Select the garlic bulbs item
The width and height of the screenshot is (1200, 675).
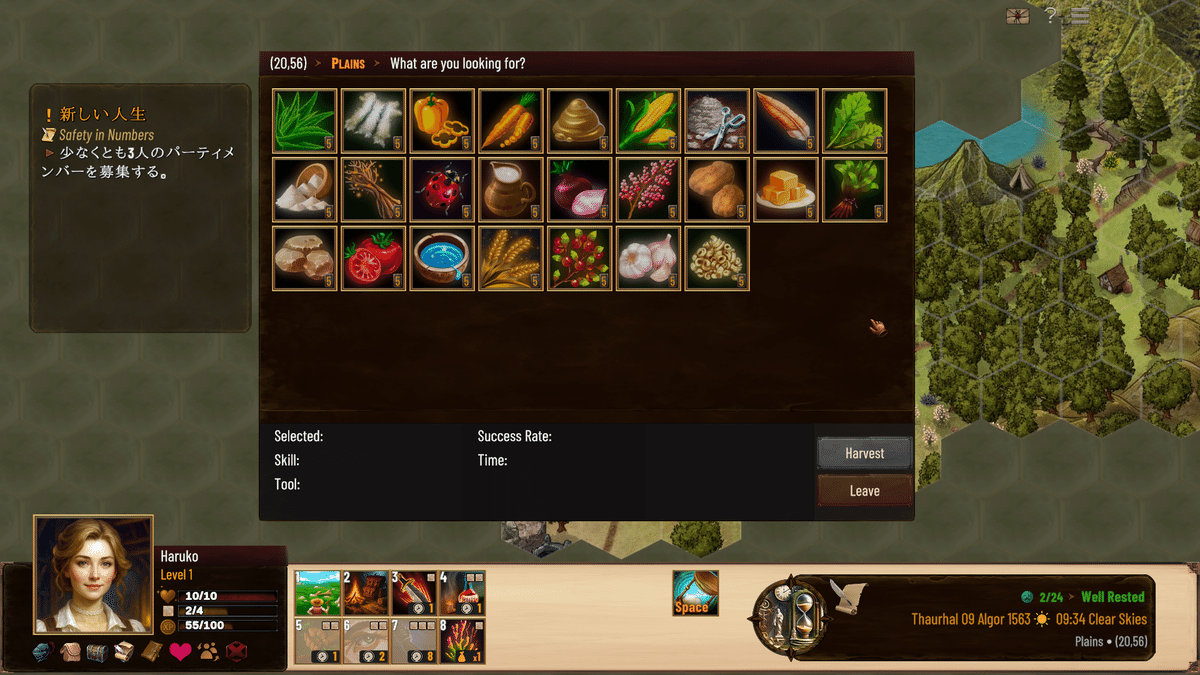648,258
